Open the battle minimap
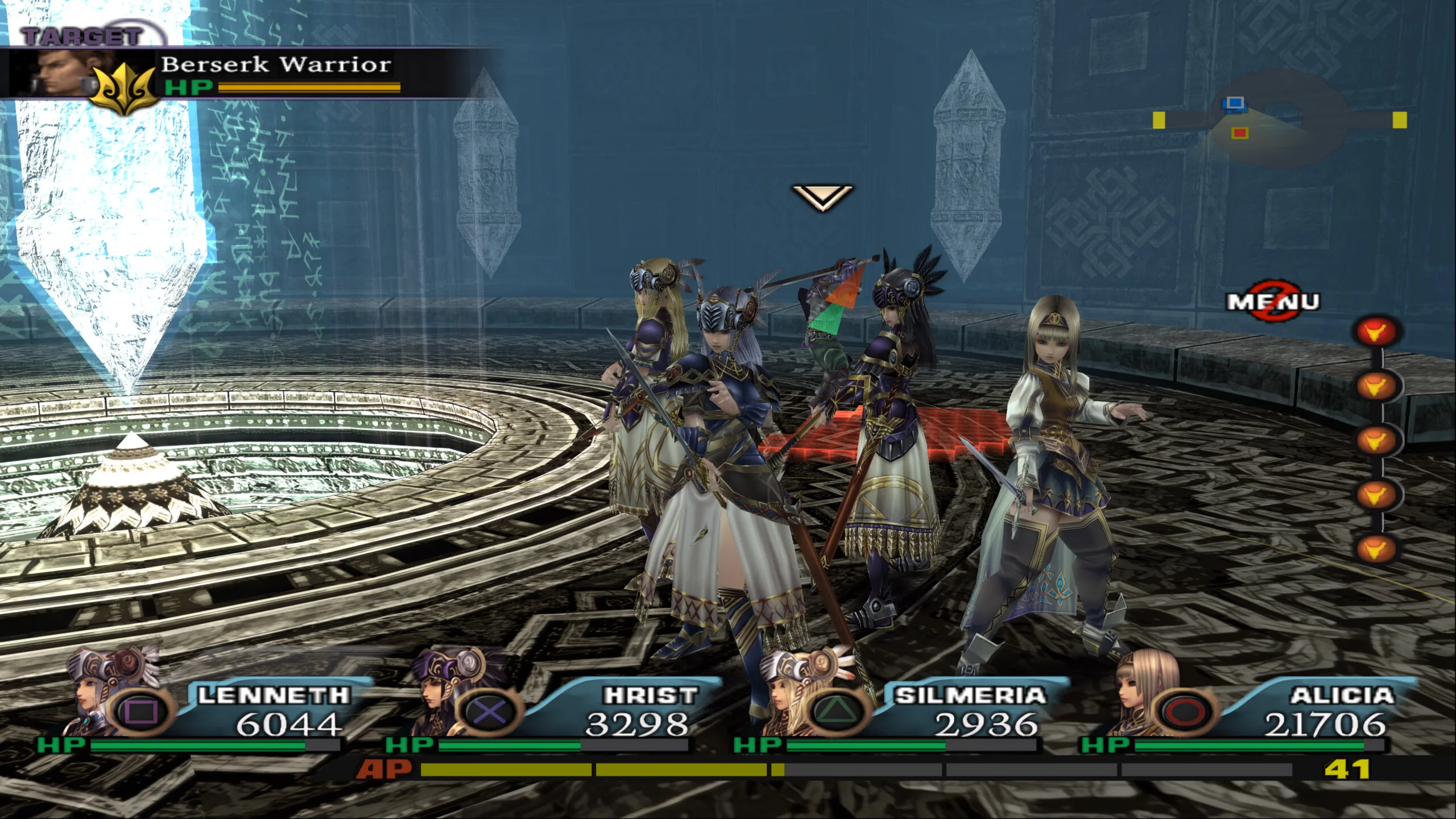 click(x=1280, y=121)
